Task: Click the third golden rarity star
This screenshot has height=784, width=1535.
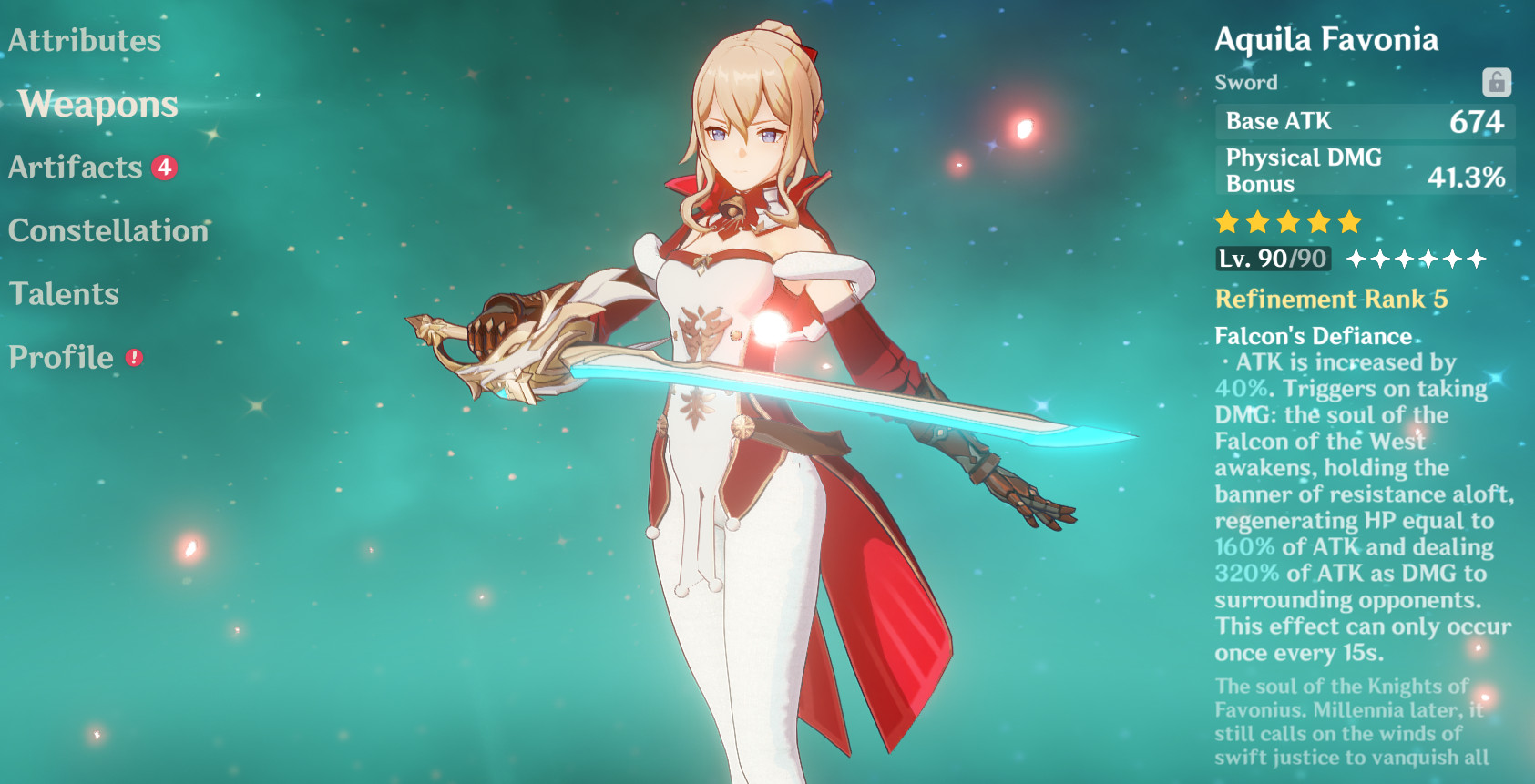Action: click(x=1291, y=221)
